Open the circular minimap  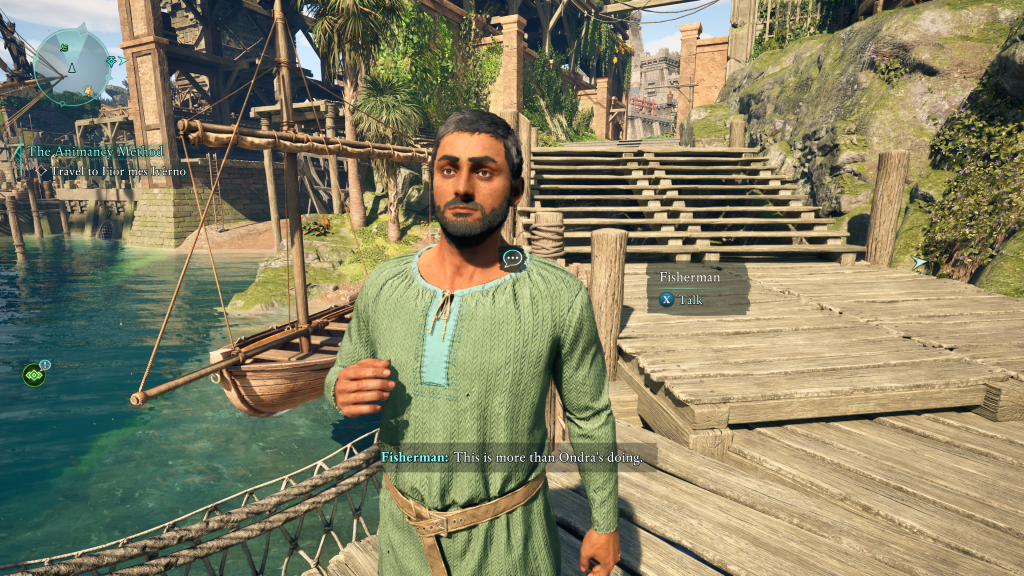[x=72, y=66]
